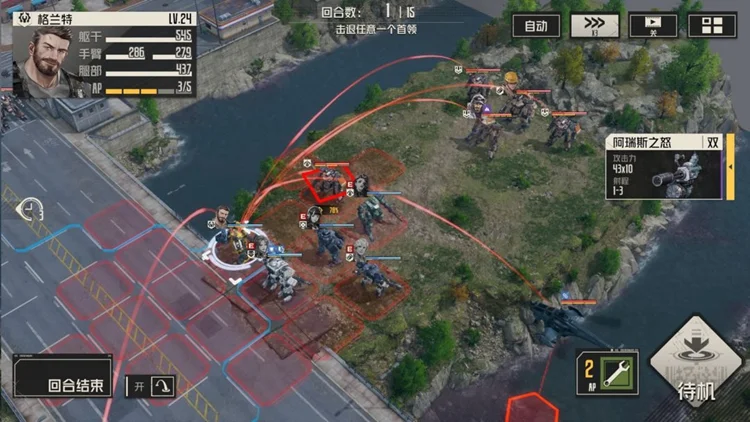Change battle speed with the triple-arrow button

tap(595, 26)
